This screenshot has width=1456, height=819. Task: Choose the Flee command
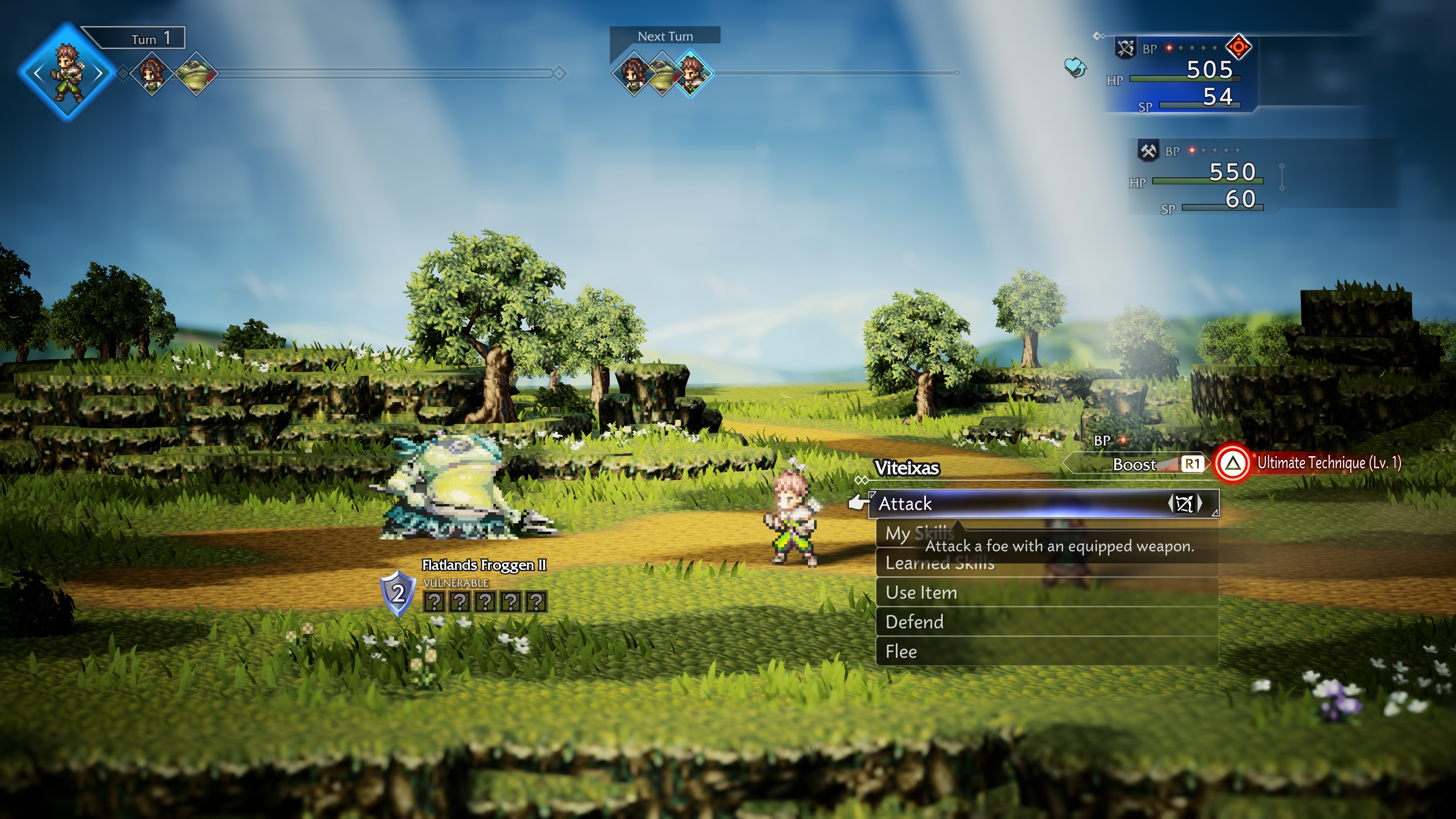tap(902, 651)
